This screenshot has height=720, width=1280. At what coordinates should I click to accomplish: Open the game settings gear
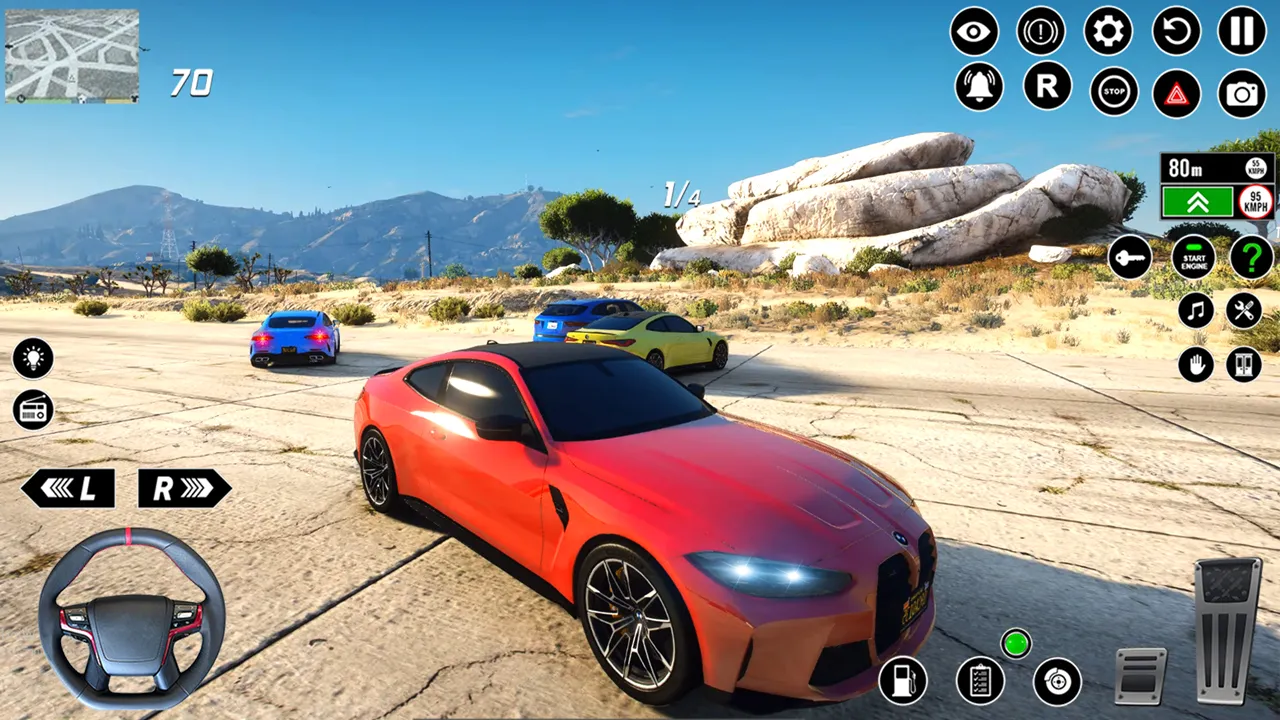click(x=1106, y=33)
